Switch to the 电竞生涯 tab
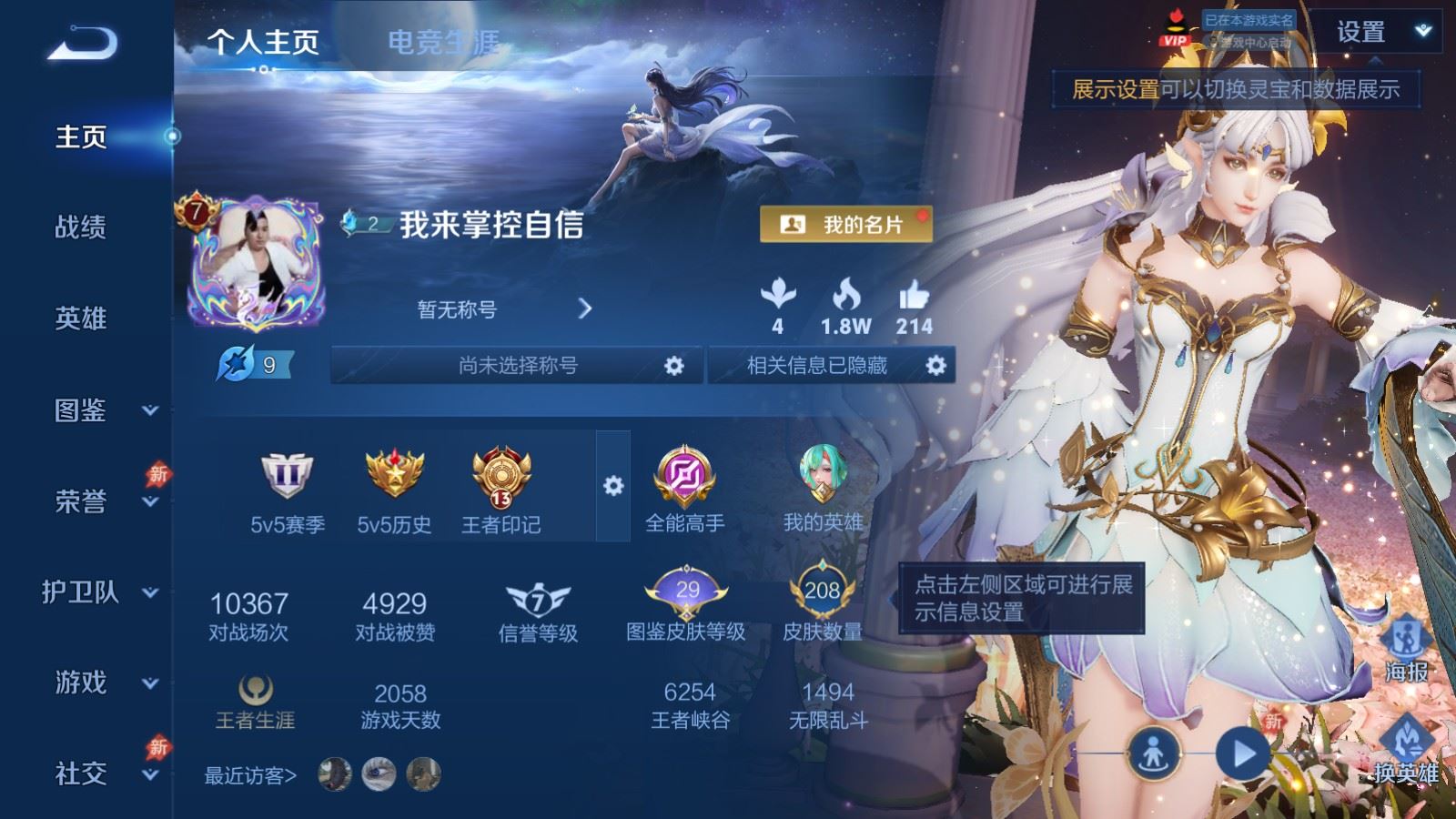This screenshot has width=1456, height=819. (441, 42)
